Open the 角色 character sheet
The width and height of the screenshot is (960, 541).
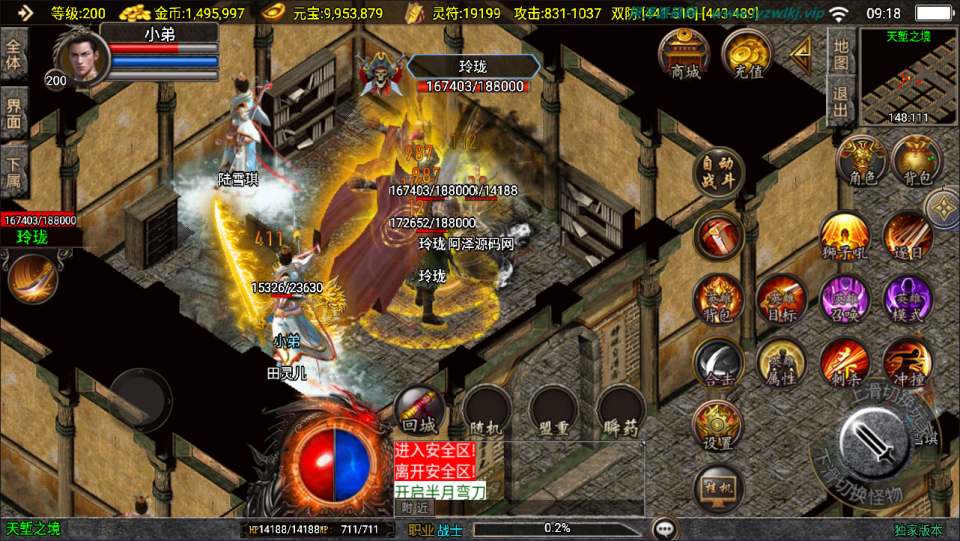click(x=862, y=163)
